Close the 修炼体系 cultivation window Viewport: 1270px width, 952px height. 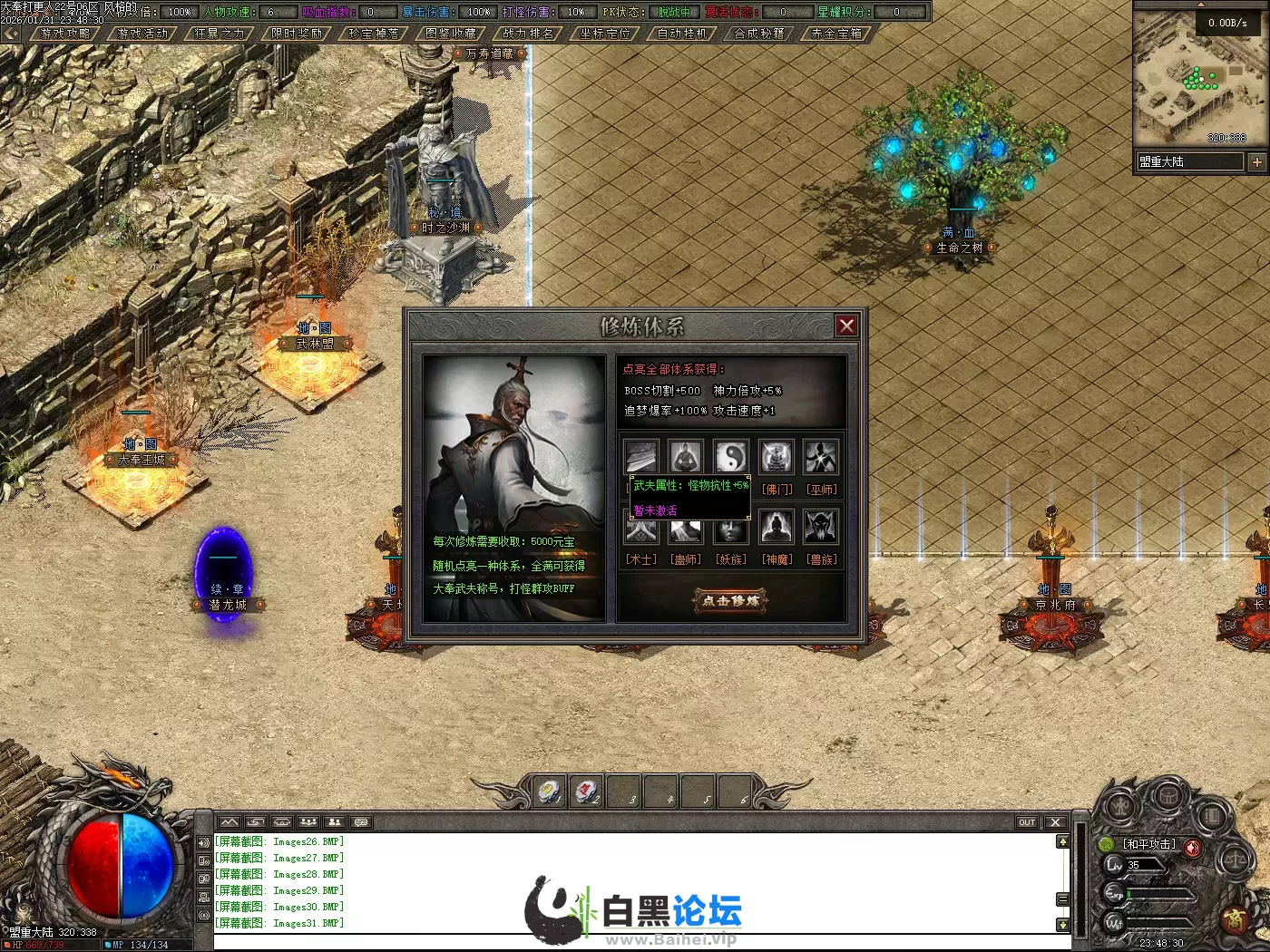click(x=846, y=325)
